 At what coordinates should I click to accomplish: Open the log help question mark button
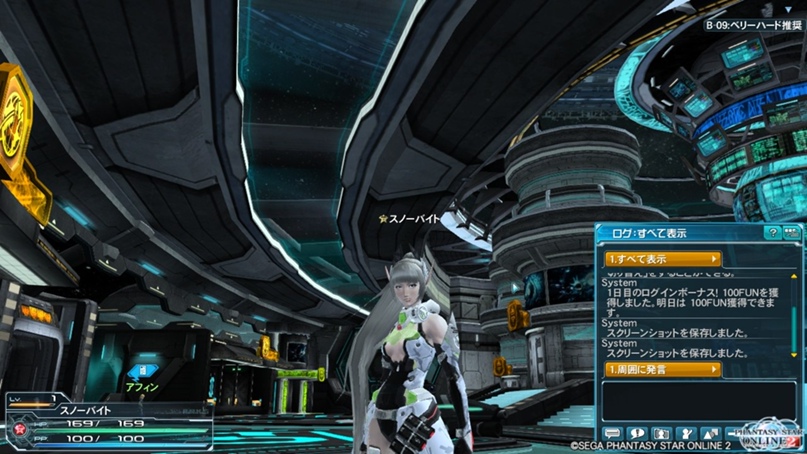click(x=772, y=232)
